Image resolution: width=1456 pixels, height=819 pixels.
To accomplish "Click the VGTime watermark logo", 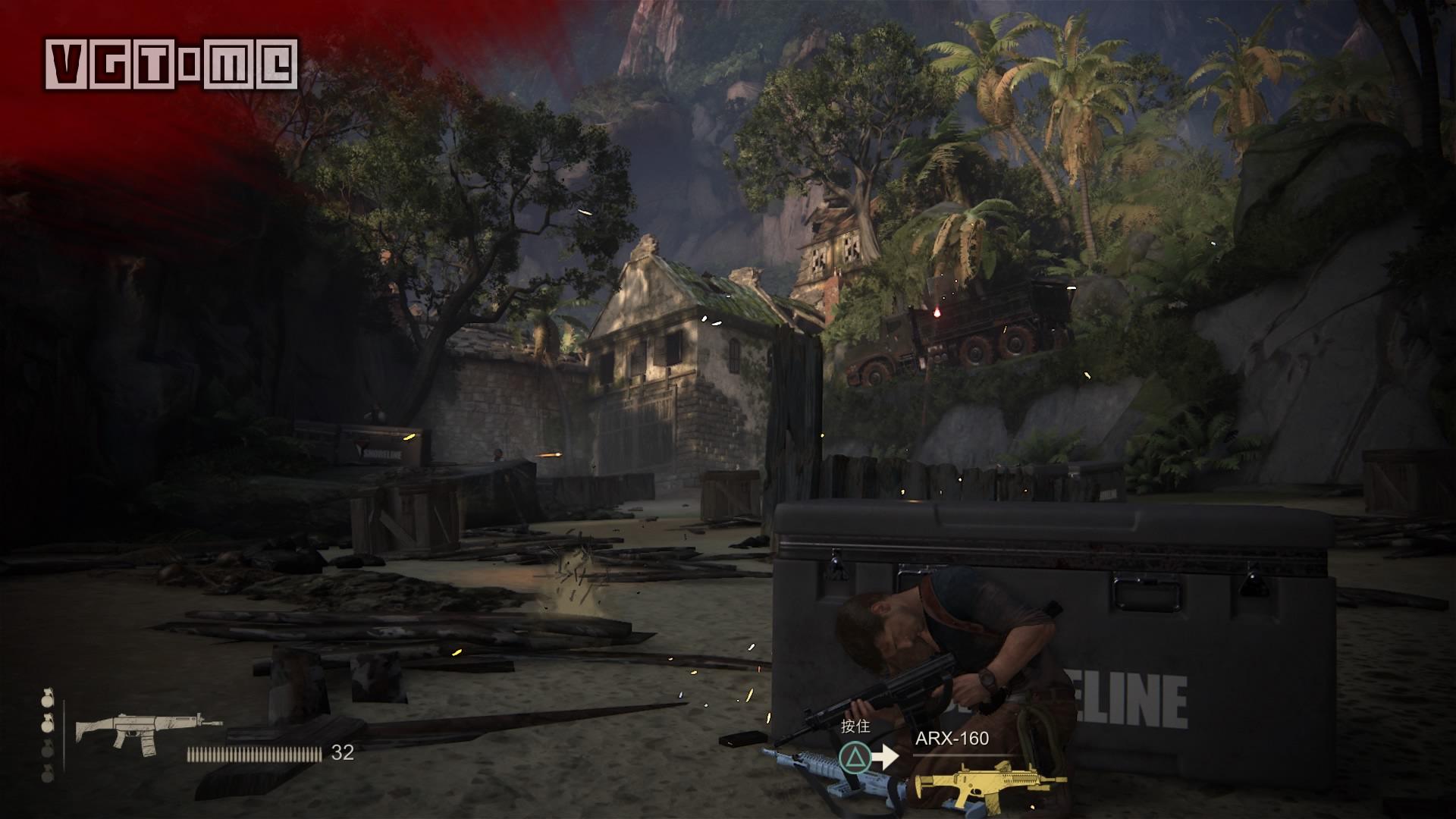I will pyautogui.click(x=171, y=63).
